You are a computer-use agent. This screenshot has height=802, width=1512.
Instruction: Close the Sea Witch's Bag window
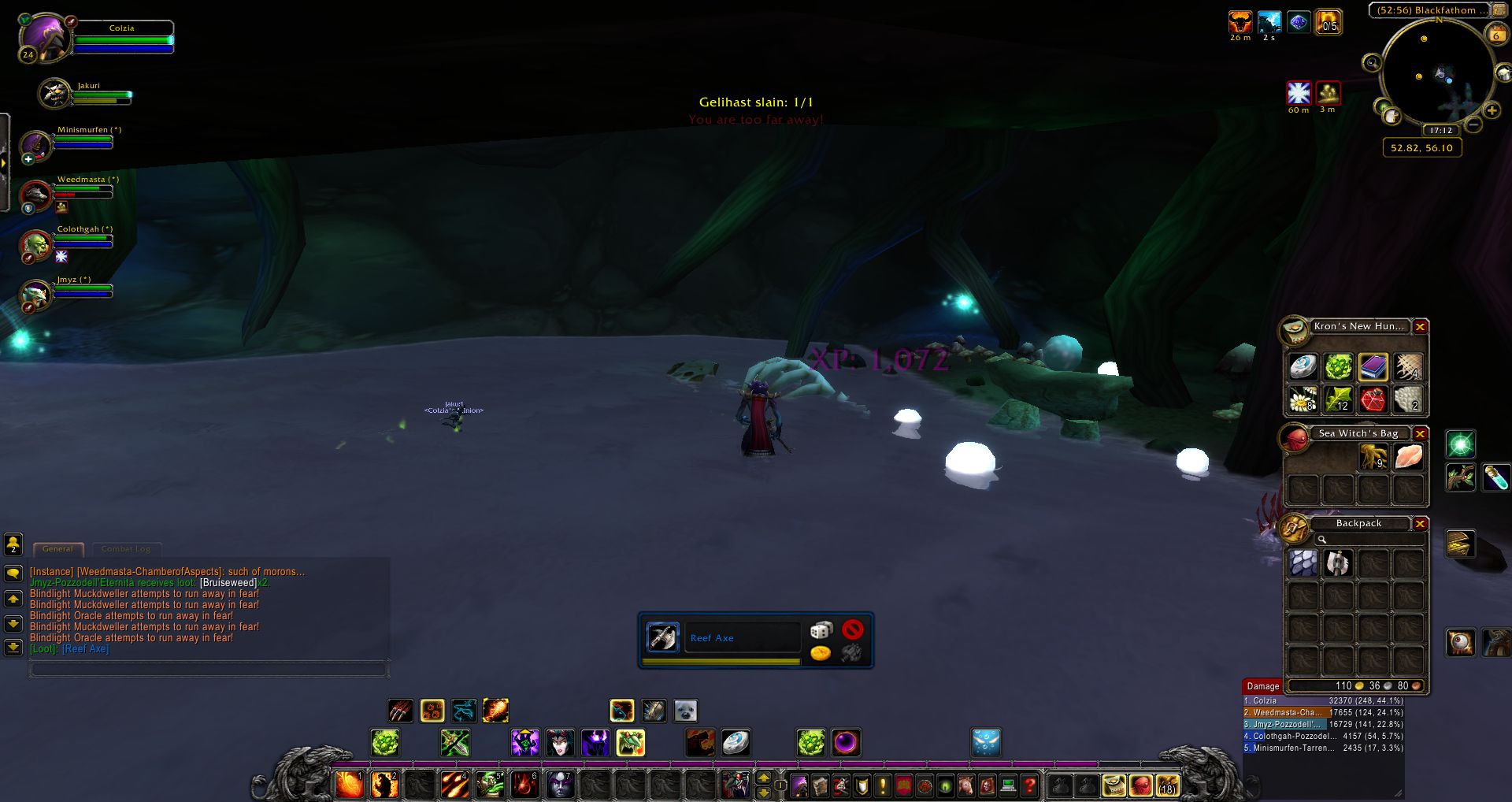pyautogui.click(x=1420, y=434)
